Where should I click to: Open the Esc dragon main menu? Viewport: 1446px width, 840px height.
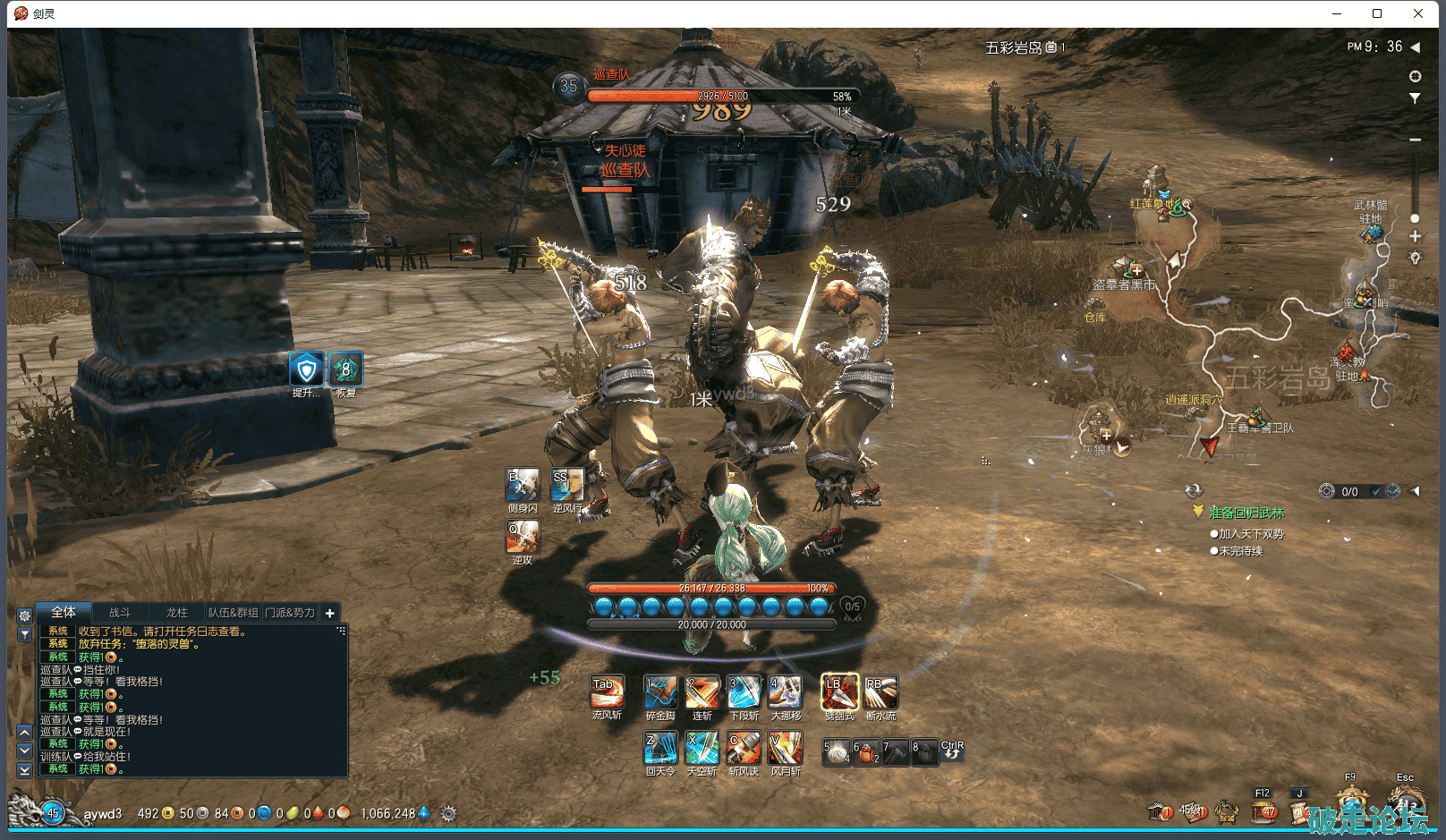coord(1406,802)
